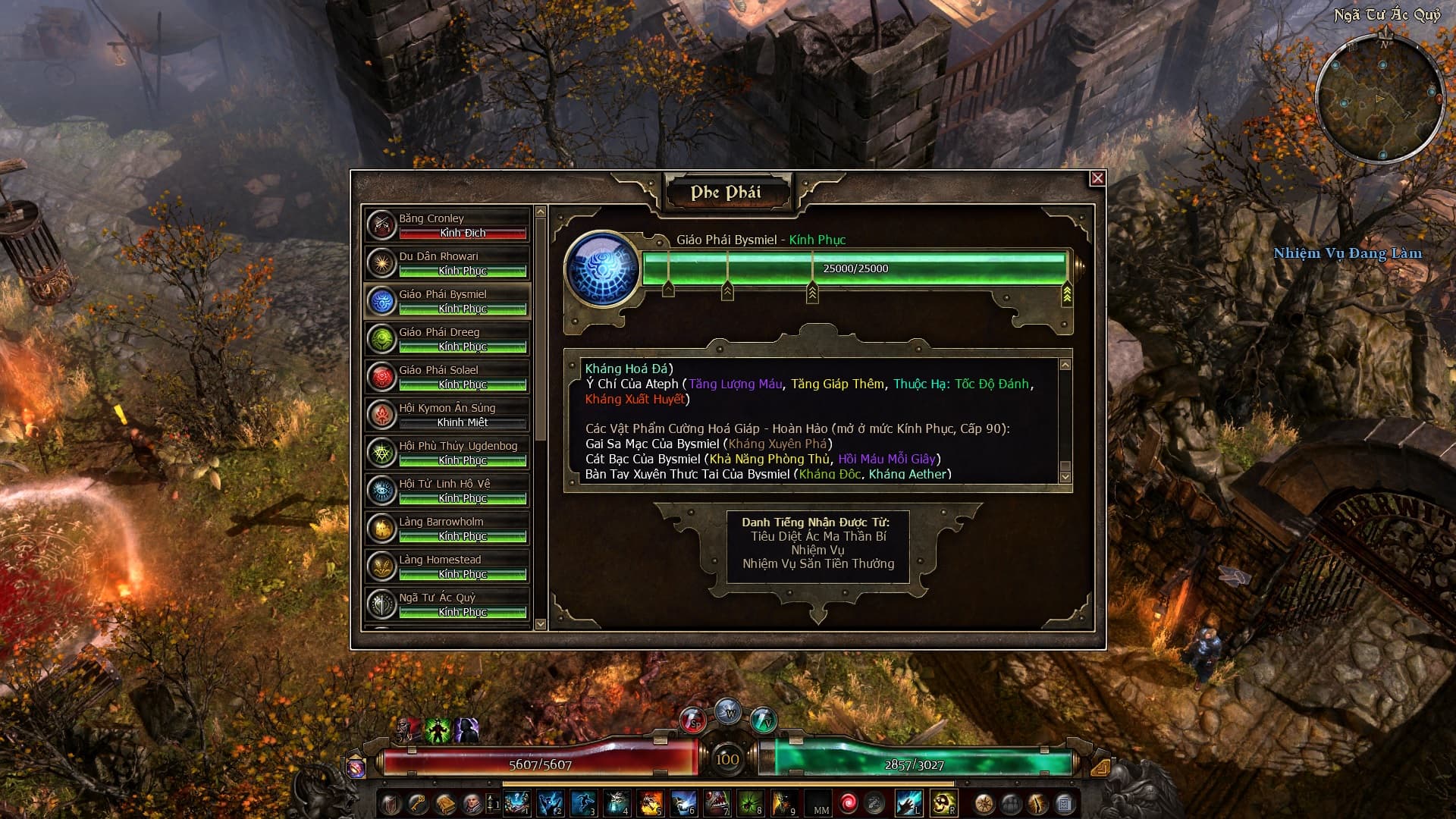Viewport: 1456px width, 819px height.
Task: Activate the skull skill bound to R
Action: point(943,803)
